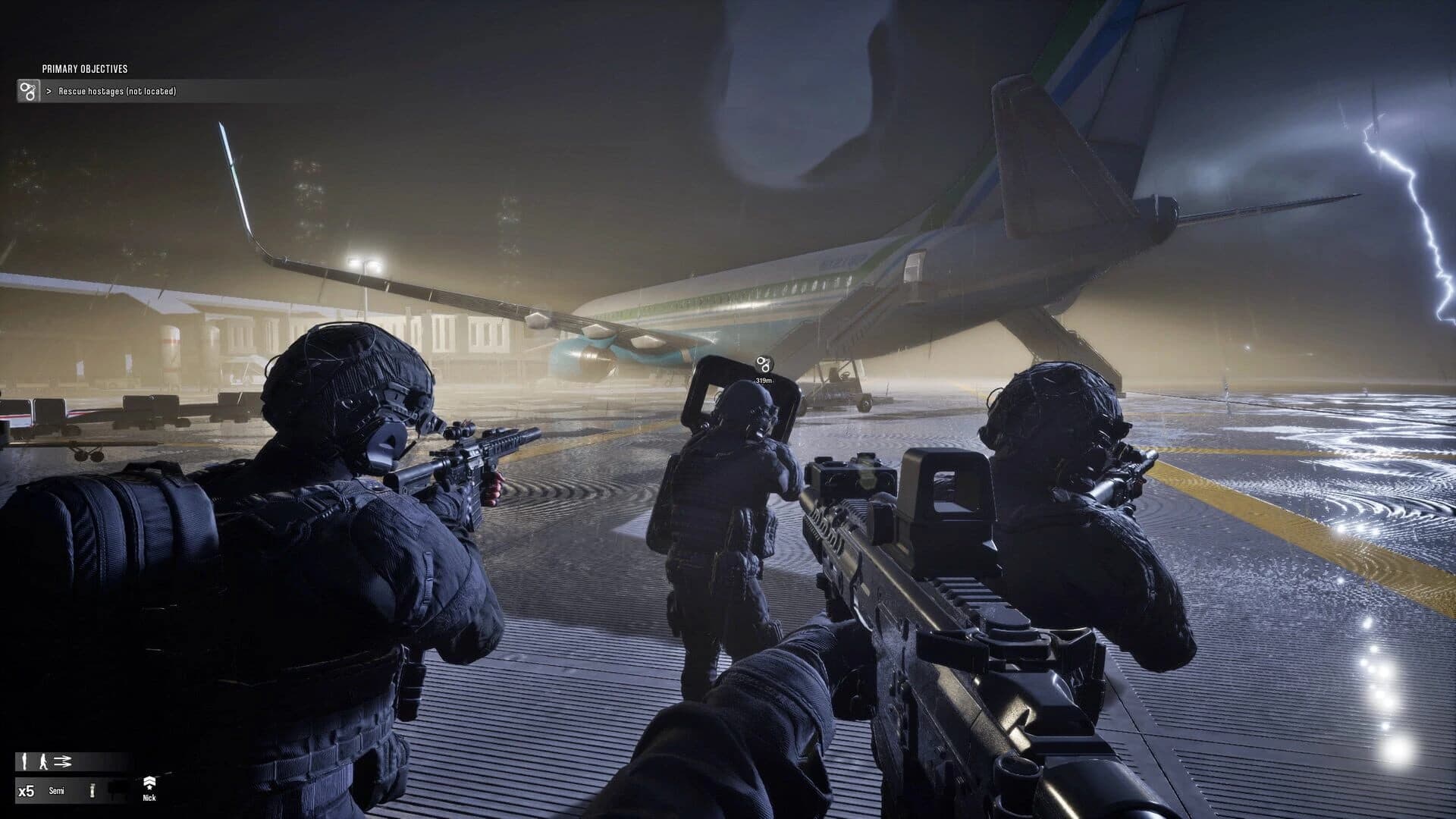This screenshot has width=1456, height=819.
Task: Click the PRIMARY OBJECTIVES header tab
Action: 85,67
